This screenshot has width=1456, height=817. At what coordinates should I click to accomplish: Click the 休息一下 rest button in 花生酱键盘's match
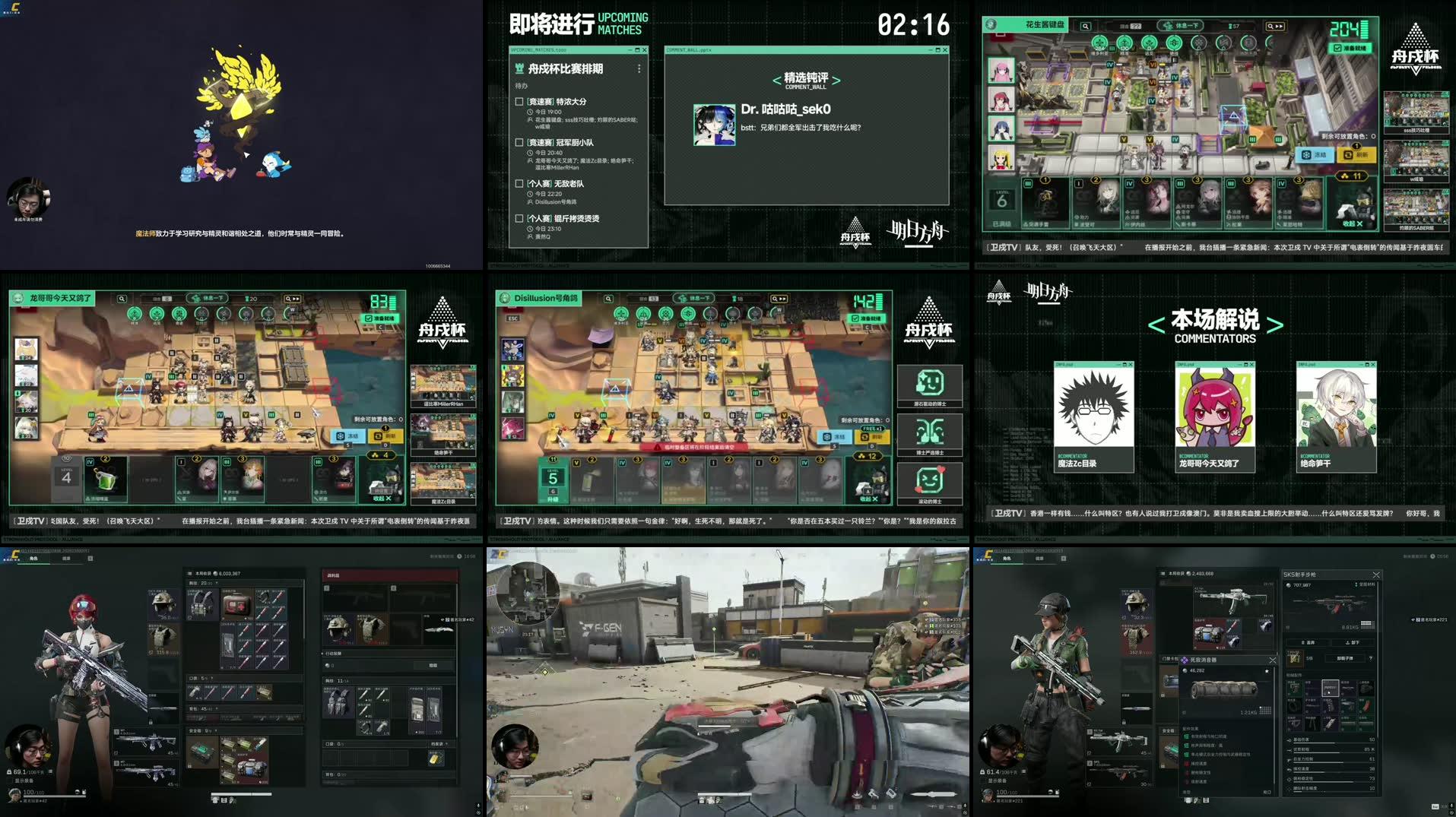click(x=1181, y=26)
